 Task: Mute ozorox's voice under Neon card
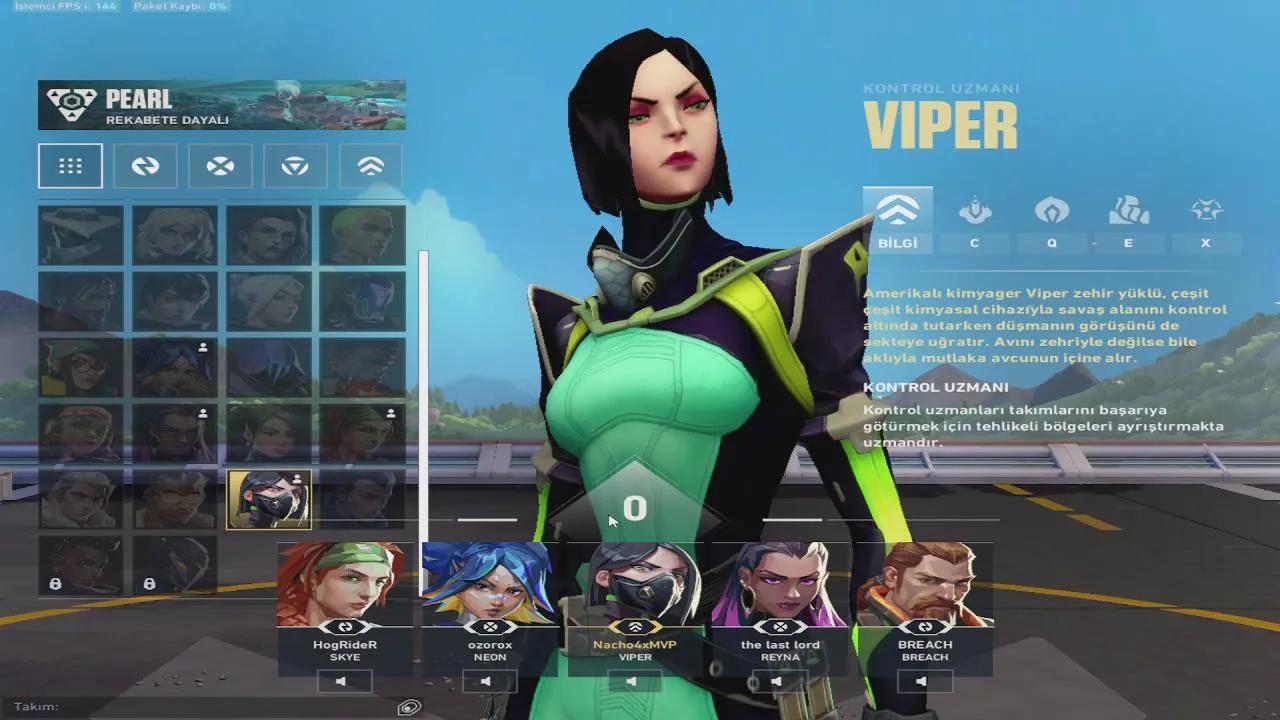click(490, 682)
